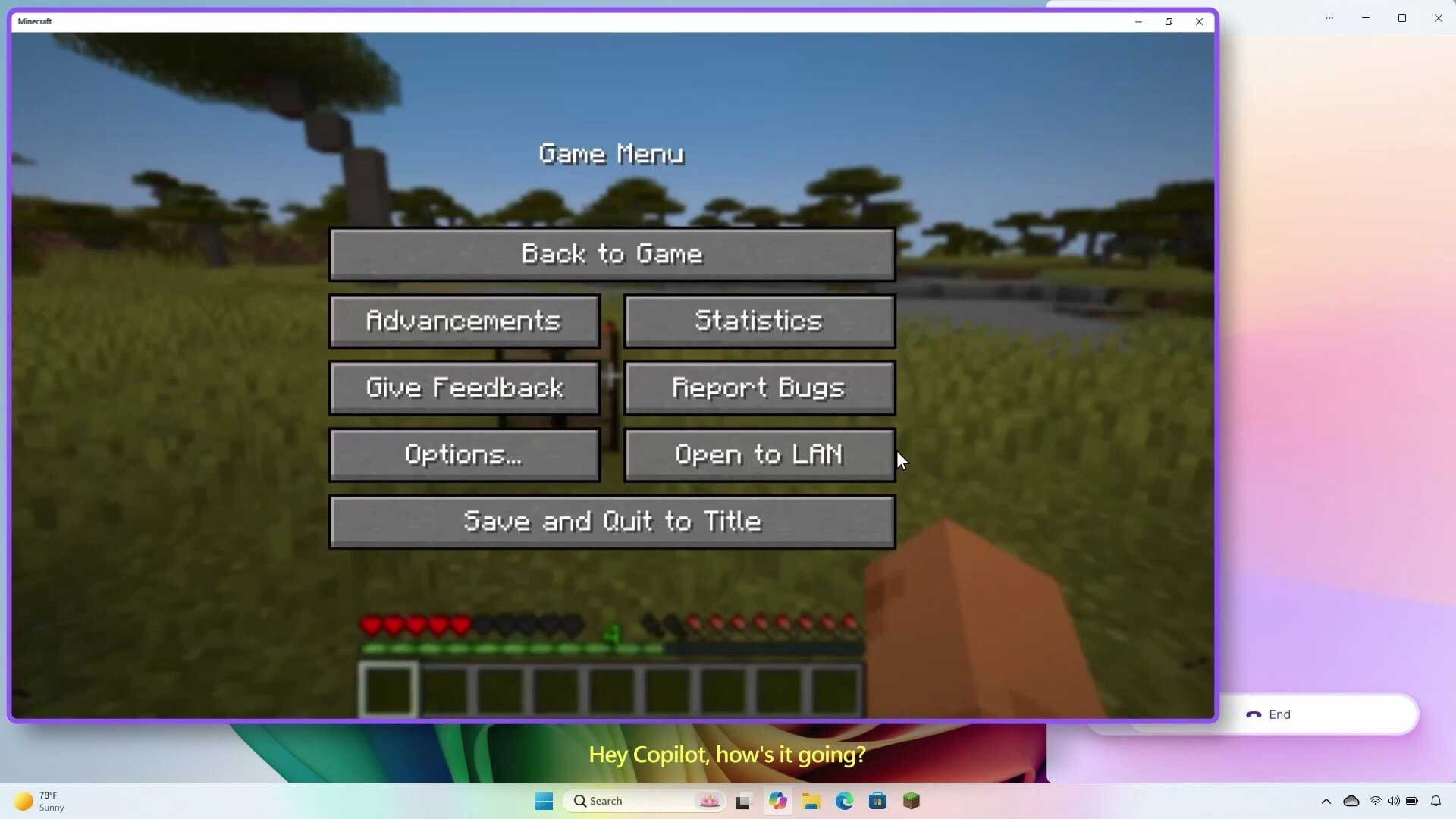Open the world to LAN
The height and width of the screenshot is (819, 1456).
(x=759, y=454)
